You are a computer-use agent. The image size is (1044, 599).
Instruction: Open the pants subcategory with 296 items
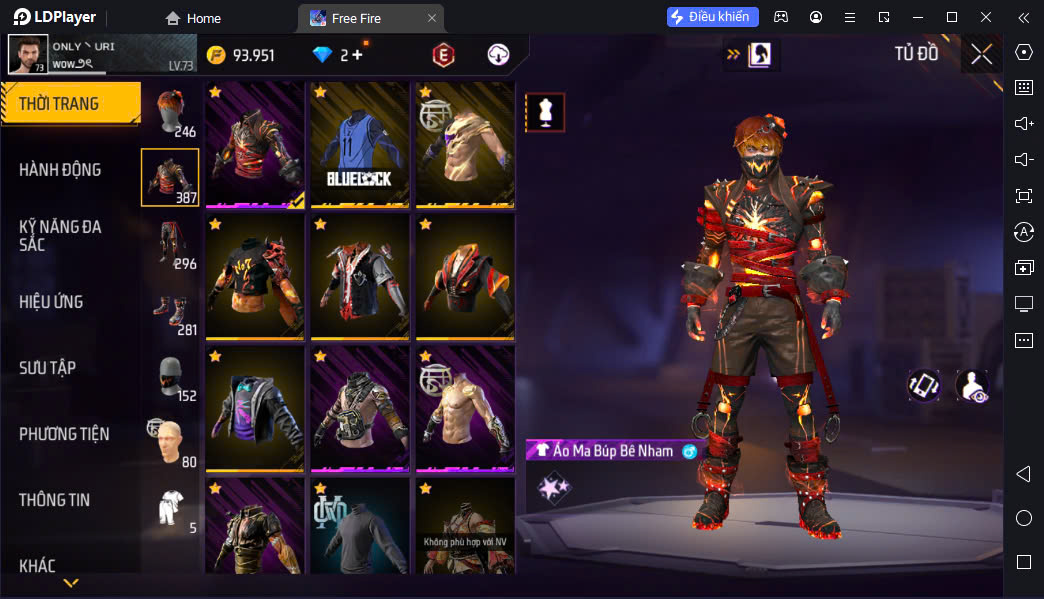(x=171, y=244)
